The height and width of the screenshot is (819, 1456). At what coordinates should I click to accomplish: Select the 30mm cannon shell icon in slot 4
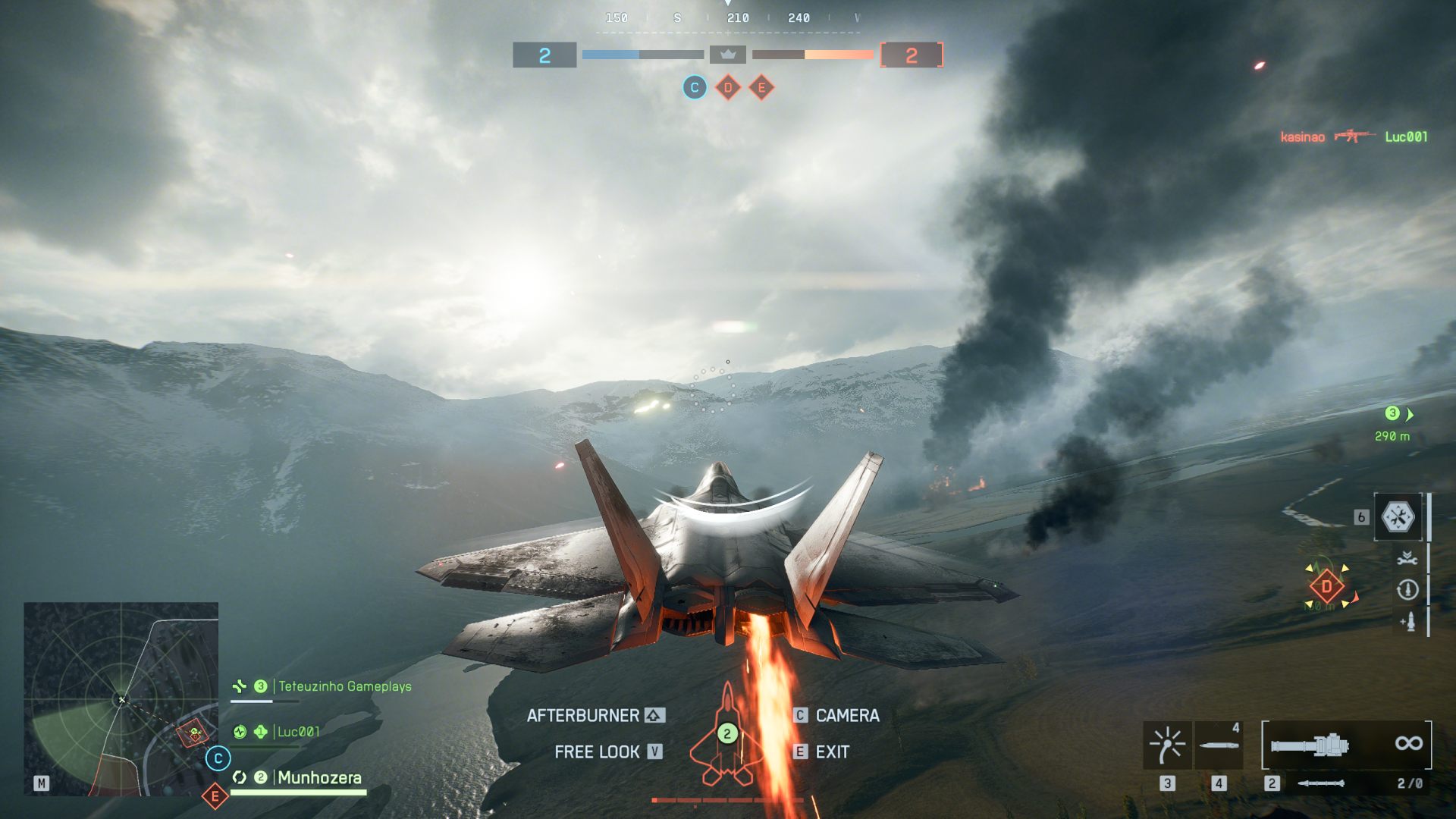coord(1218,745)
